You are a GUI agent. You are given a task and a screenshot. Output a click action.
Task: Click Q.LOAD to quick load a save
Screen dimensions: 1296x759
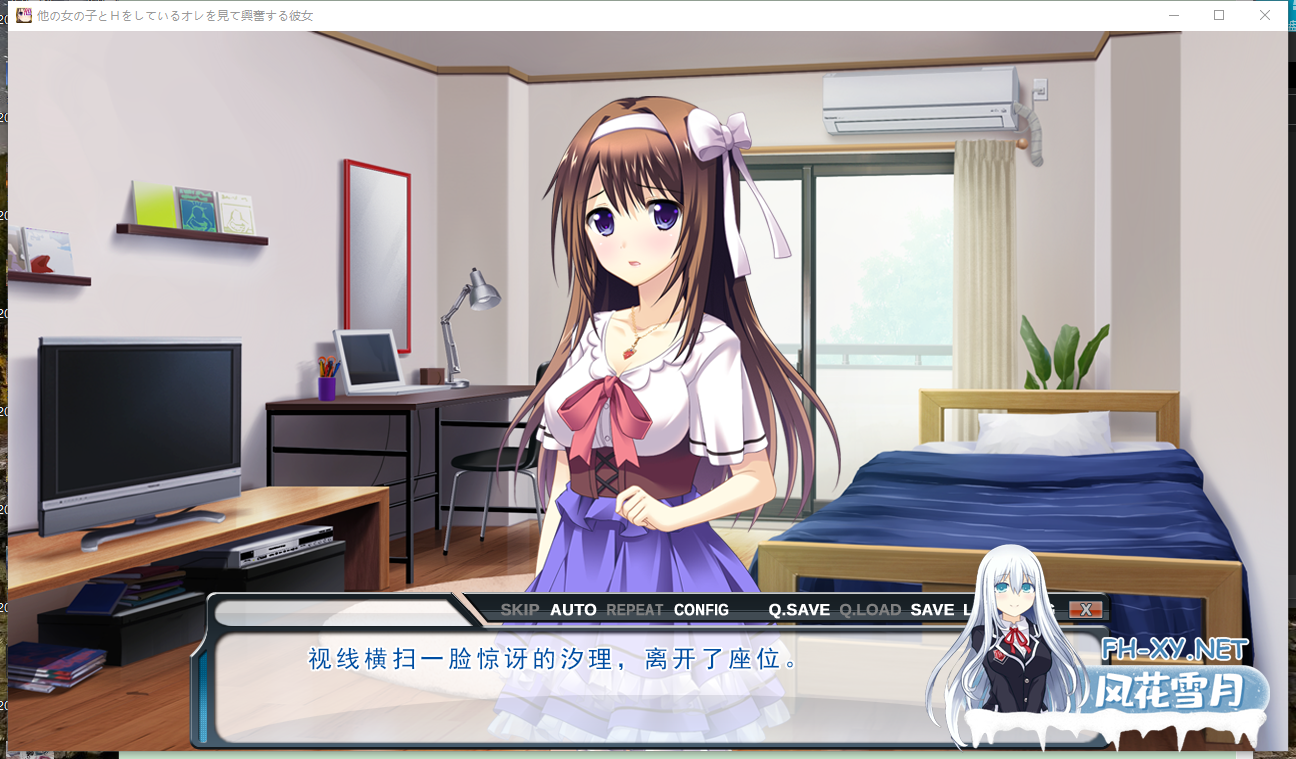869,609
